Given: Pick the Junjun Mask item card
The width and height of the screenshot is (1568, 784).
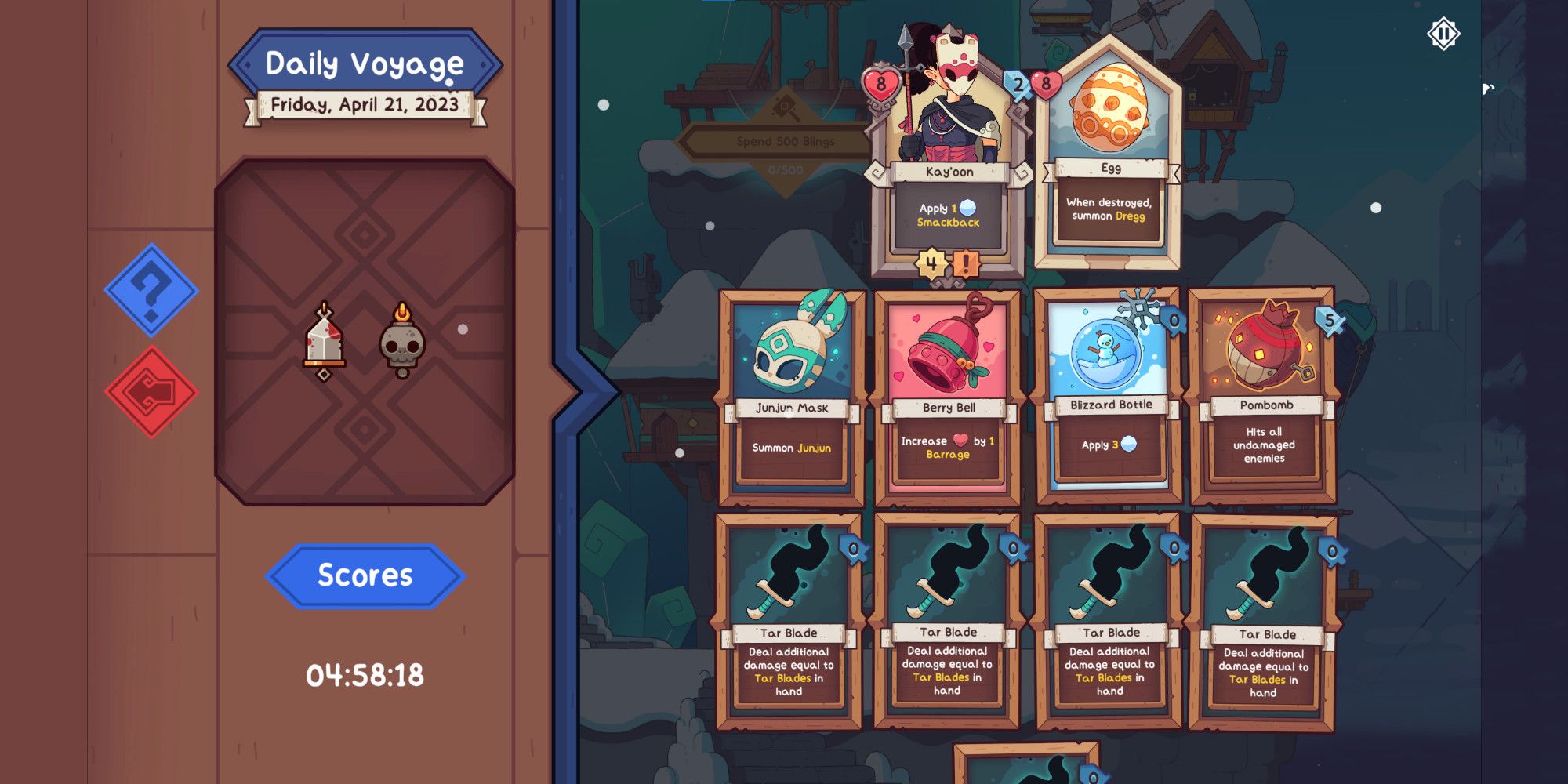Looking at the screenshot, I should (x=788, y=392).
